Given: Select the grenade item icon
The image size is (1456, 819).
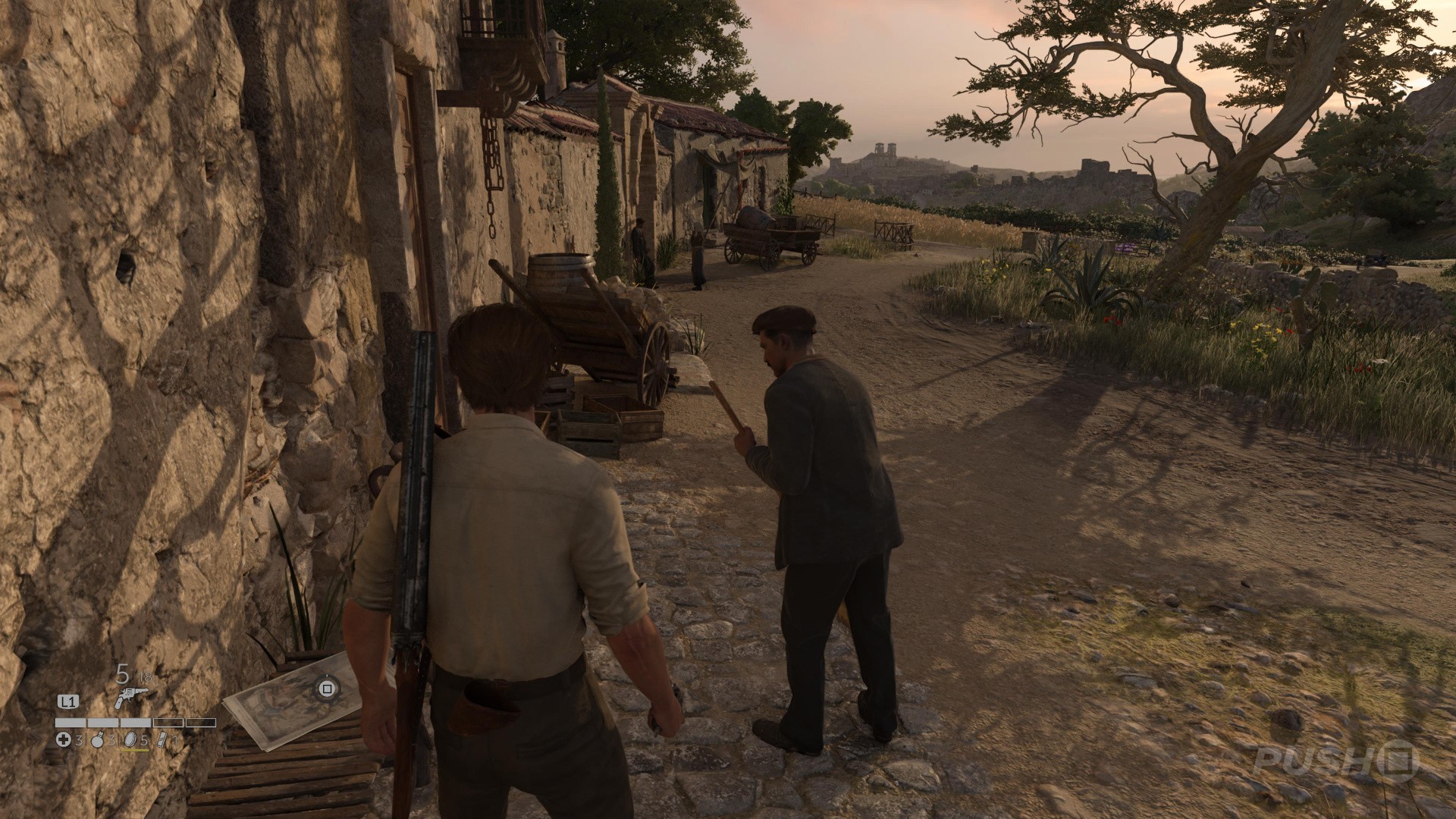Looking at the screenshot, I should [98, 740].
